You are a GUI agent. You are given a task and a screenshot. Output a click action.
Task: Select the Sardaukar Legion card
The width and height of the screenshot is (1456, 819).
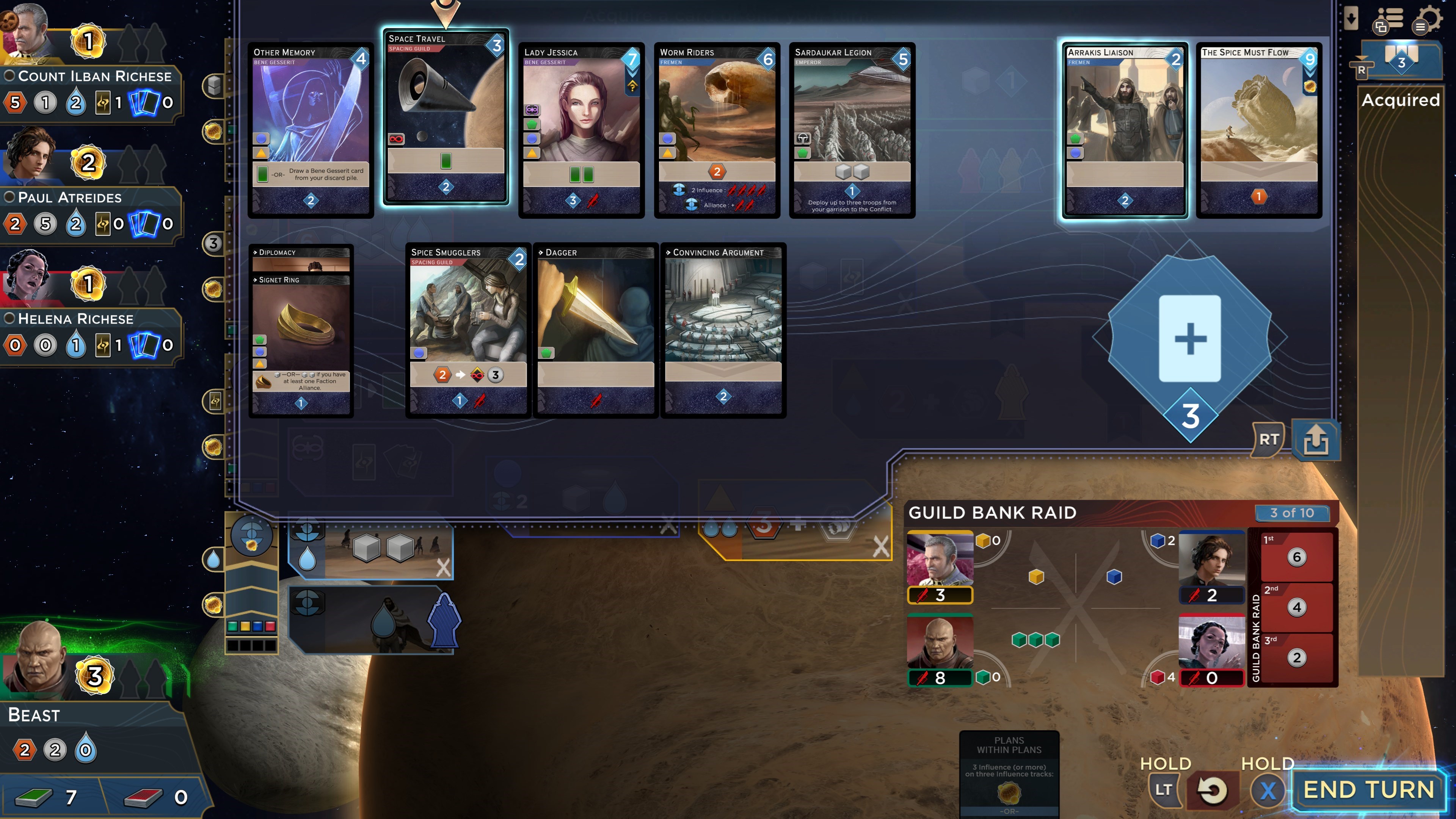(852, 130)
